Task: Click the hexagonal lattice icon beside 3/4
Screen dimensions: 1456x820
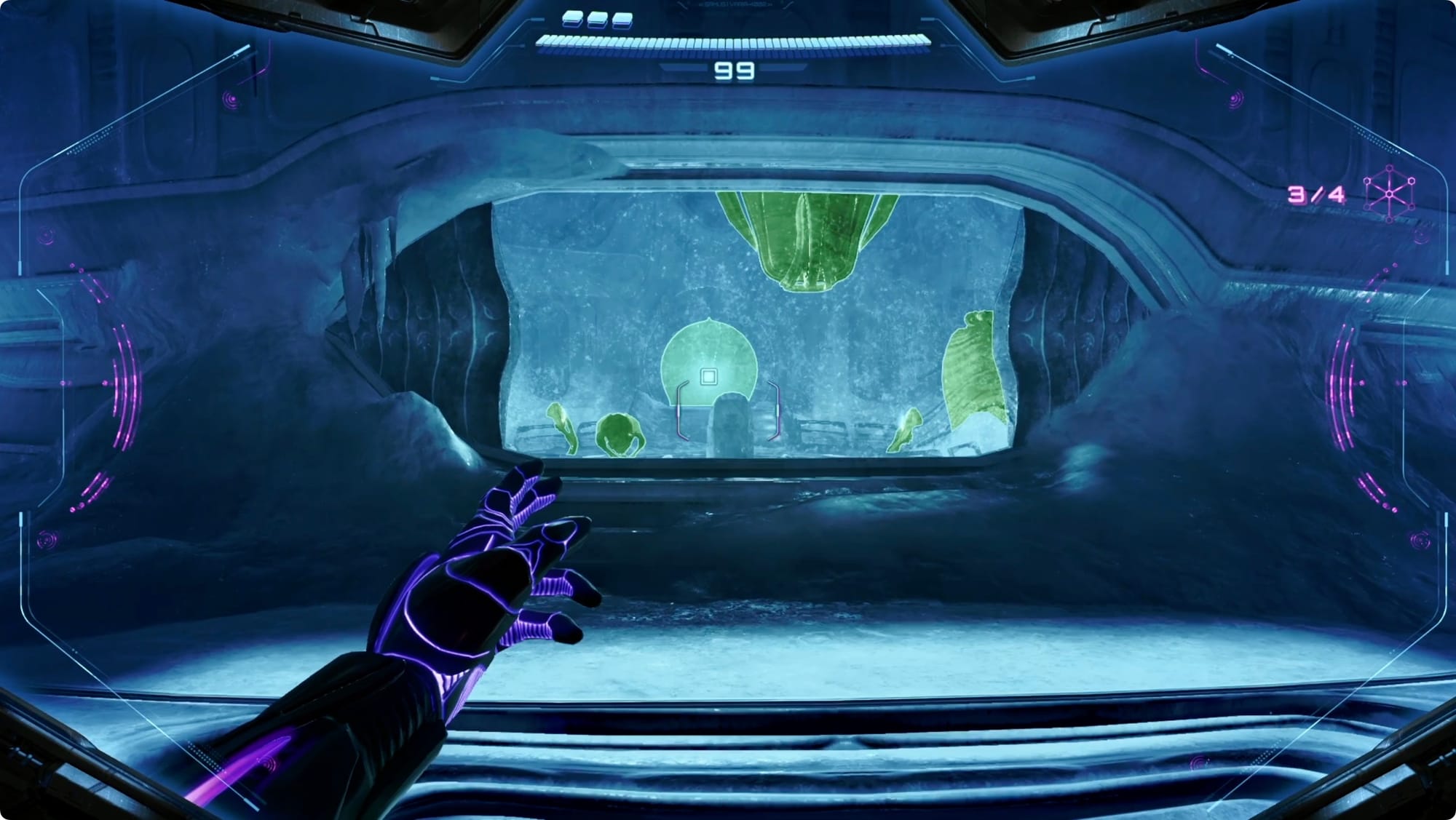Action: point(1389,193)
